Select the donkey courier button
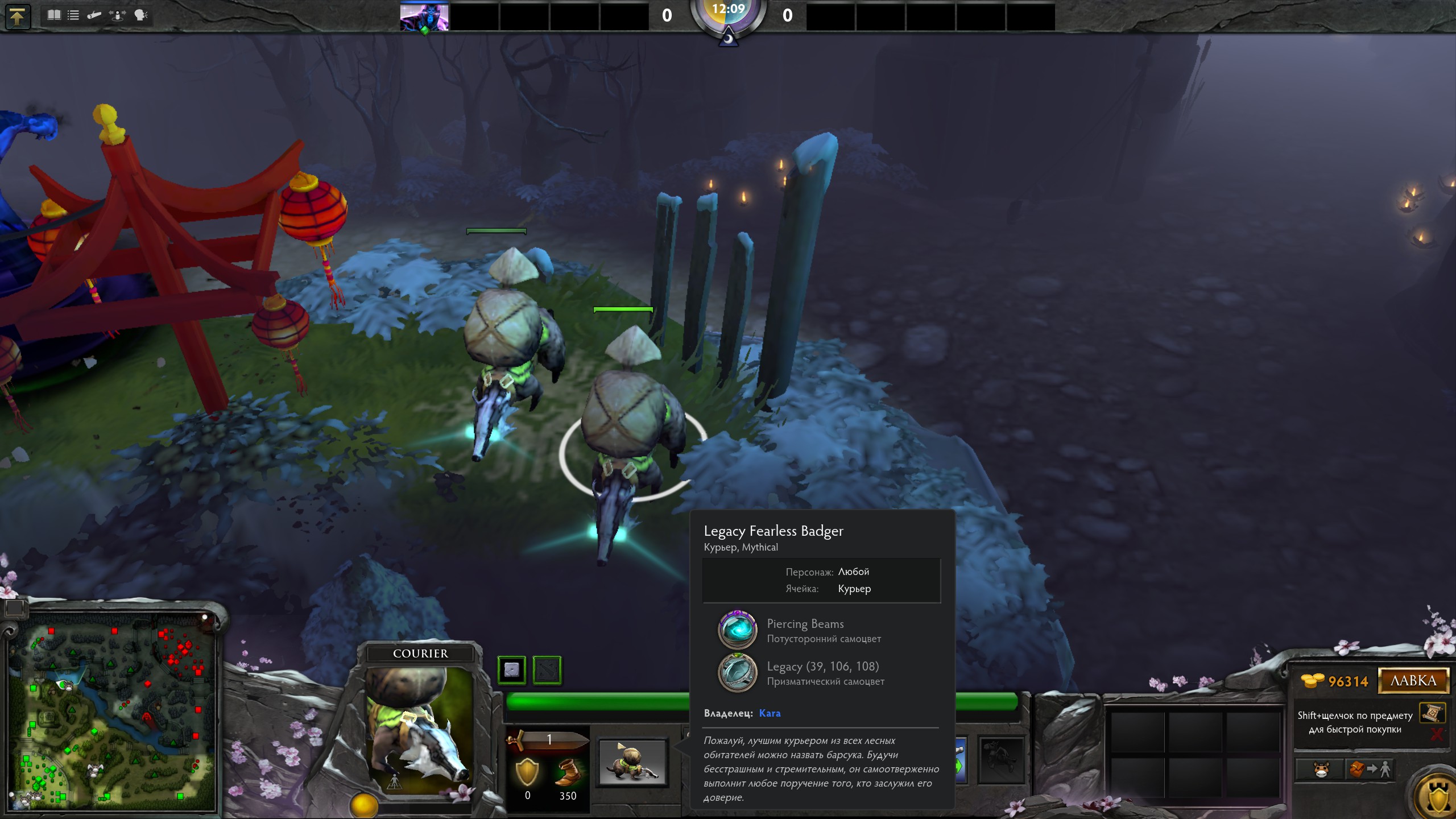The height and width of the screenshot is (819, 1456). pyautogui.click(x=1321, y=770)
